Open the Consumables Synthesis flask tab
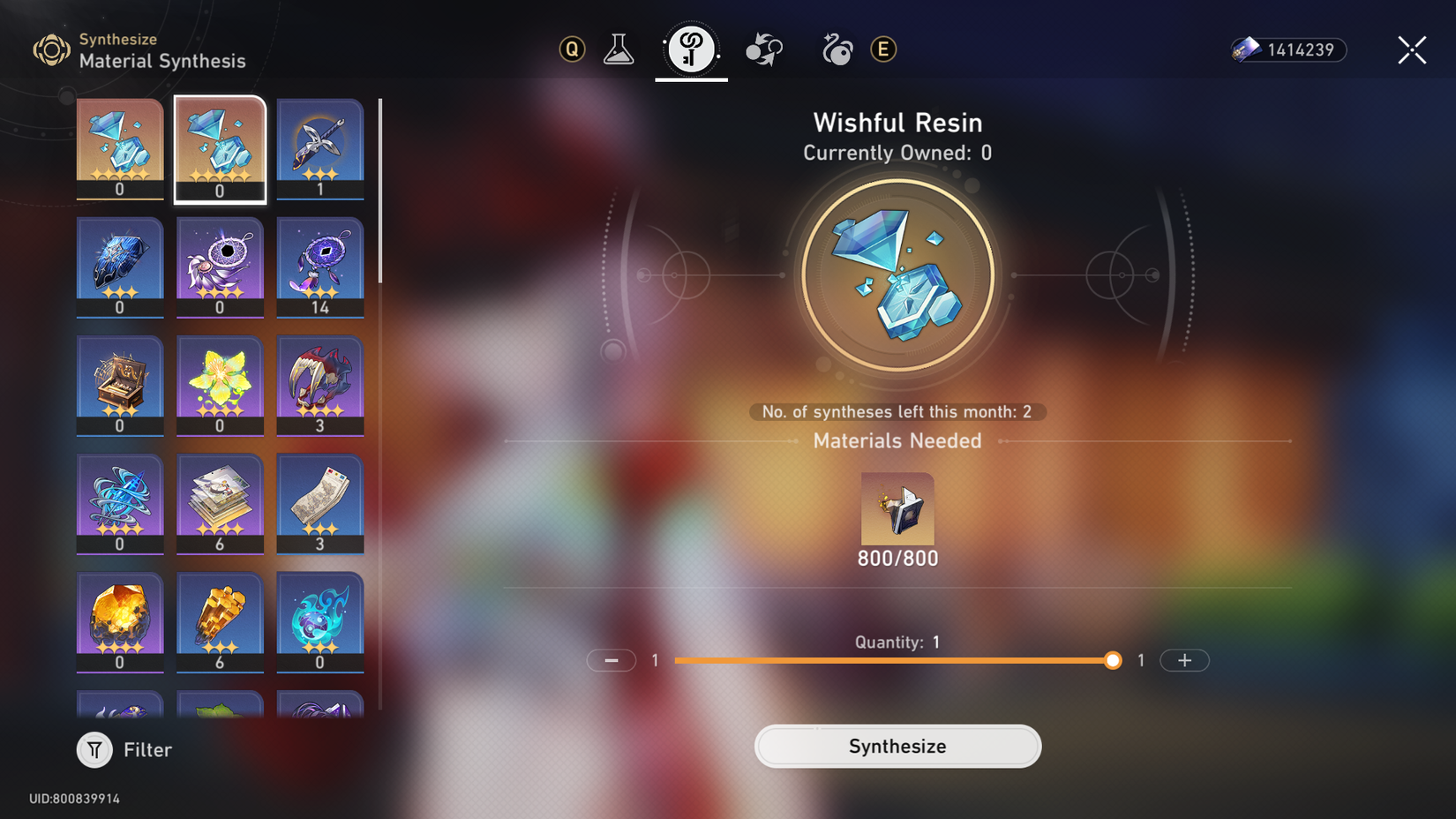This screenshot has height=819, width=1456. 619,49
